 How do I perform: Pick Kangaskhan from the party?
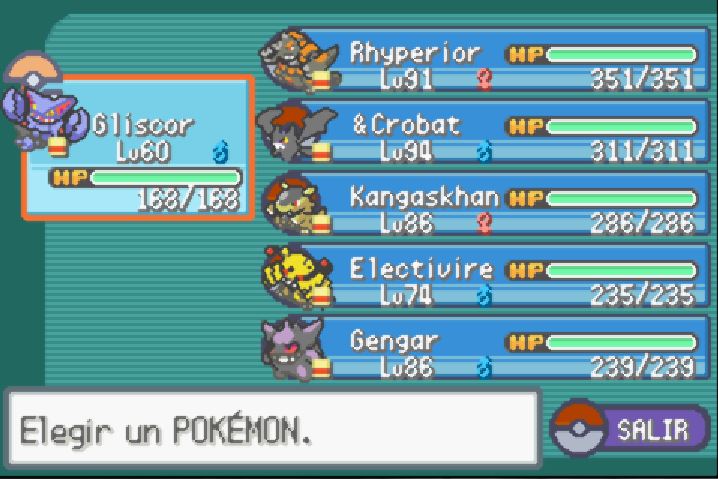(480, 208)
